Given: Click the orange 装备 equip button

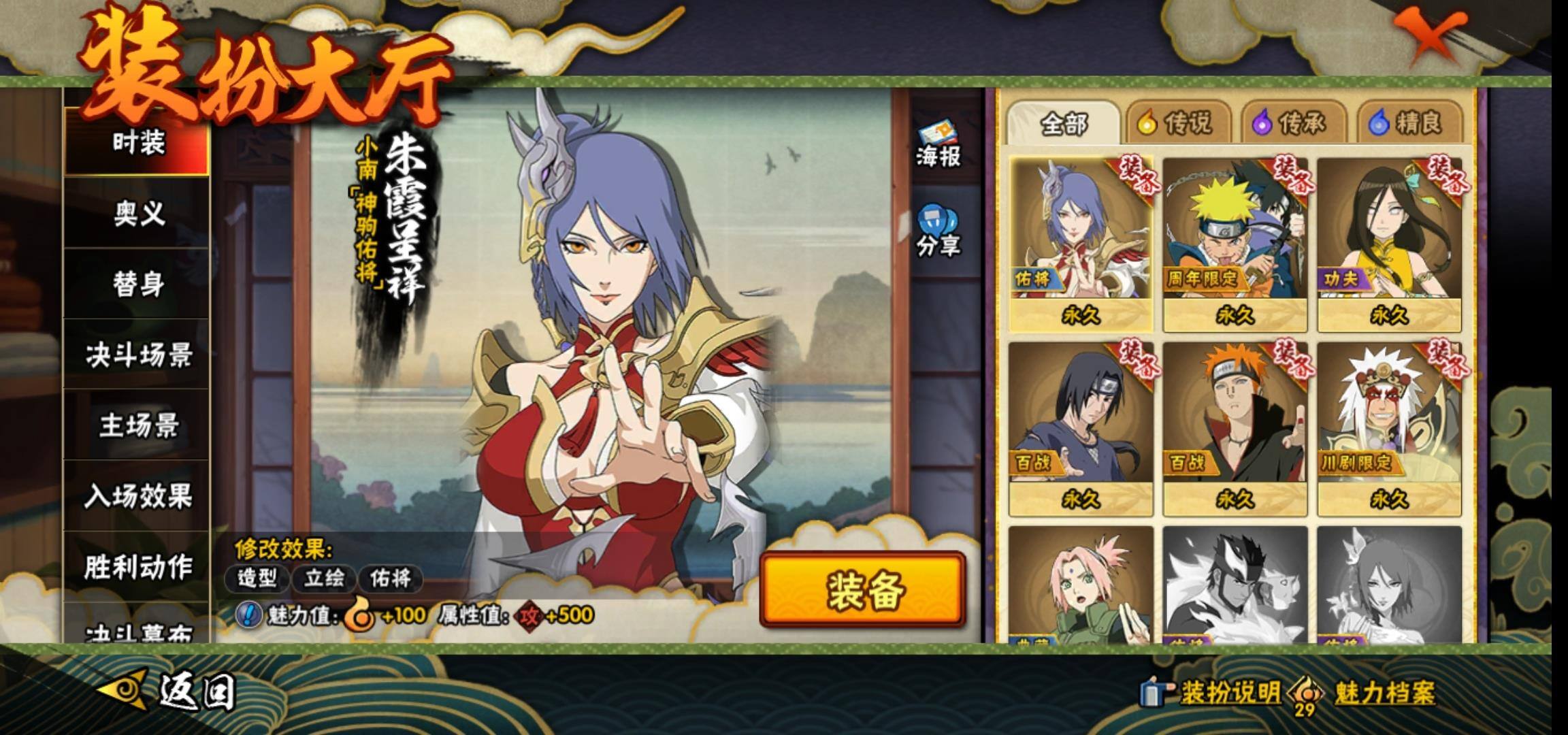Looking at the screenshot, I should 863,589.
